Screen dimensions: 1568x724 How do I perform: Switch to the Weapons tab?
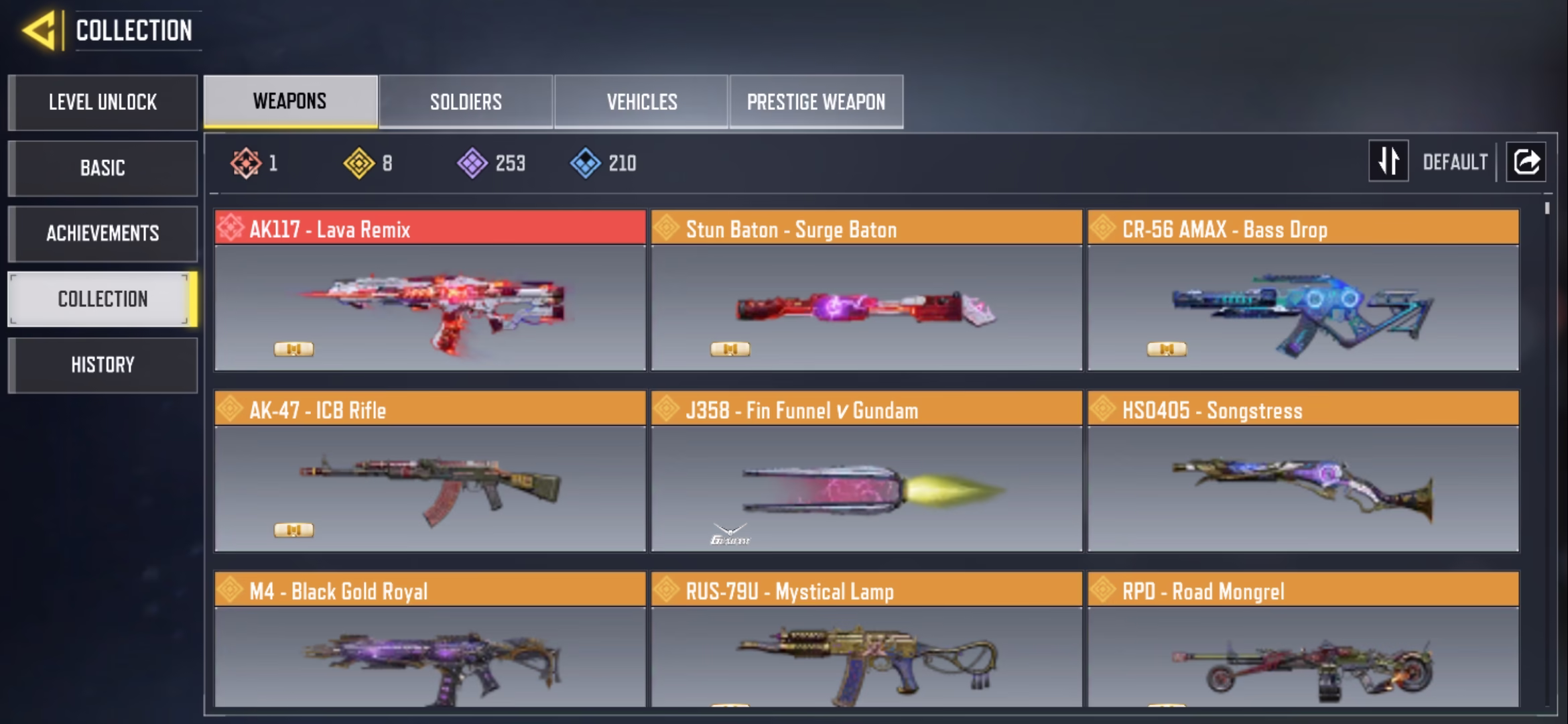(290, 101)
